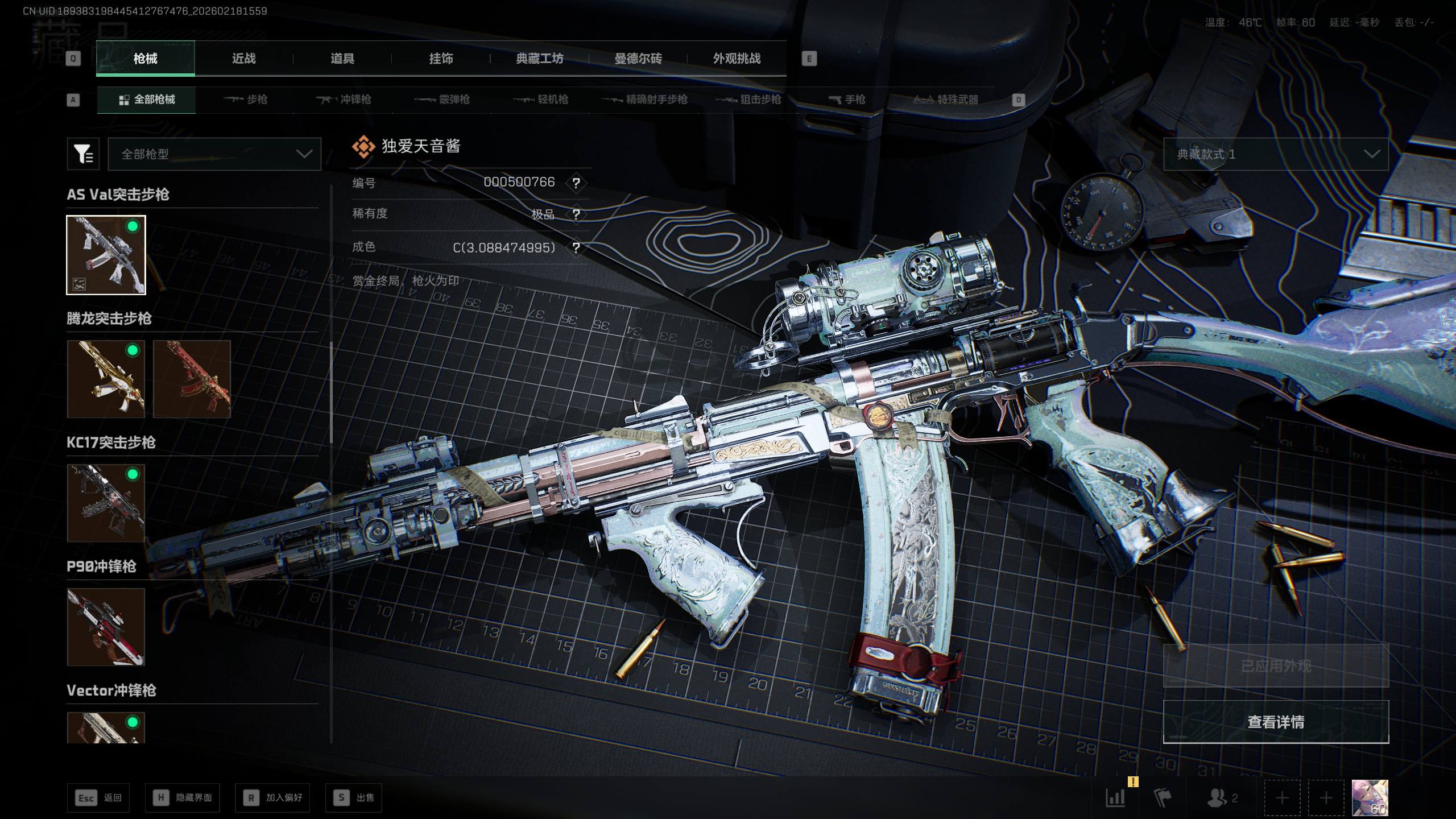Open 查看详情 view details
Viewport: 1456px width, 819px height.
pos(1276,722)
